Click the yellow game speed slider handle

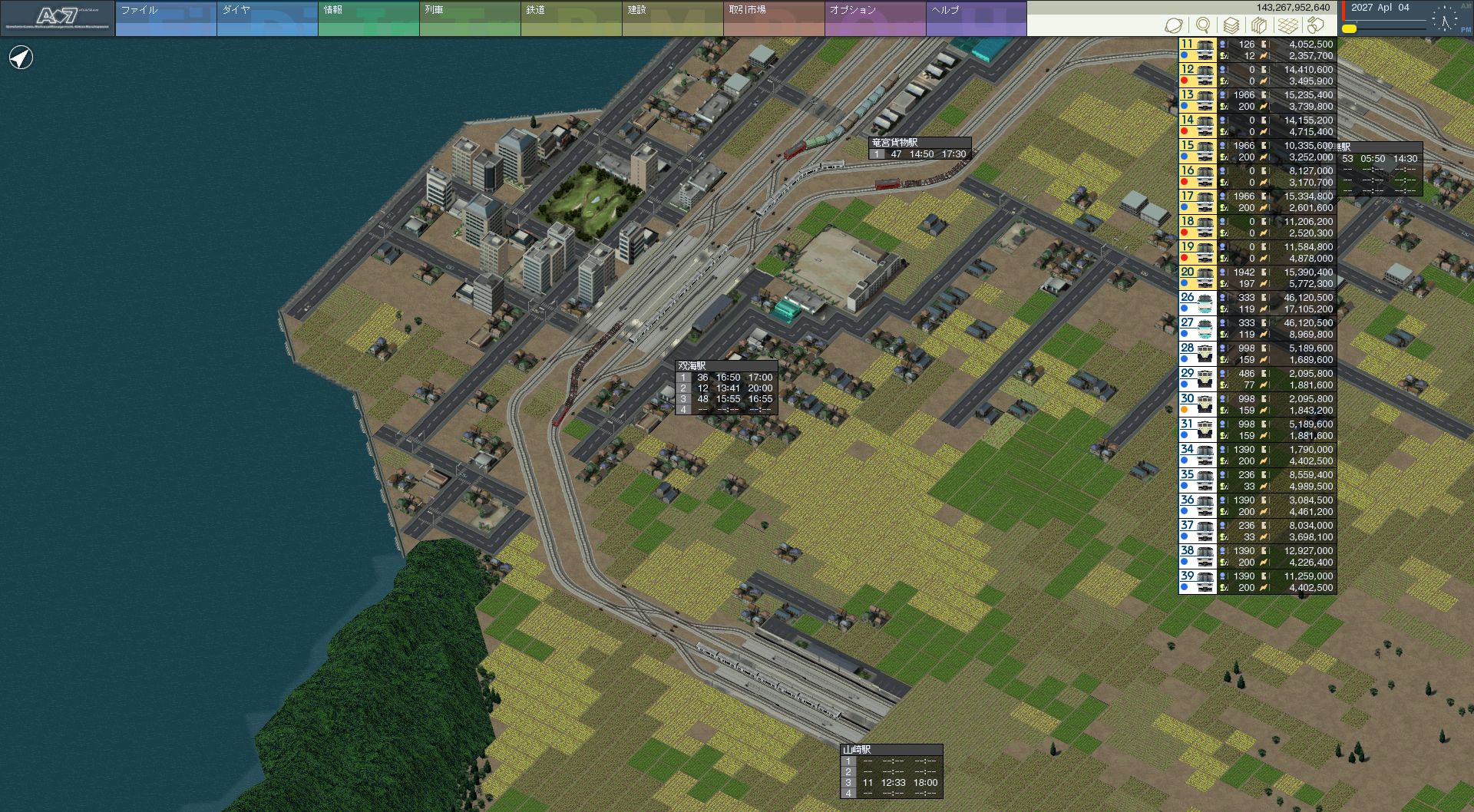click(x=1349, y=29)
